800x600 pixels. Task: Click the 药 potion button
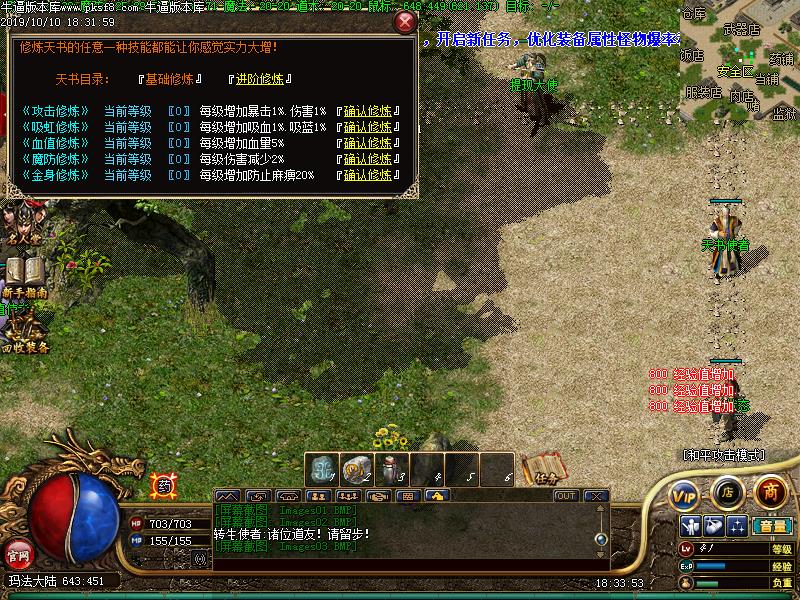click(x=163, y=486)
